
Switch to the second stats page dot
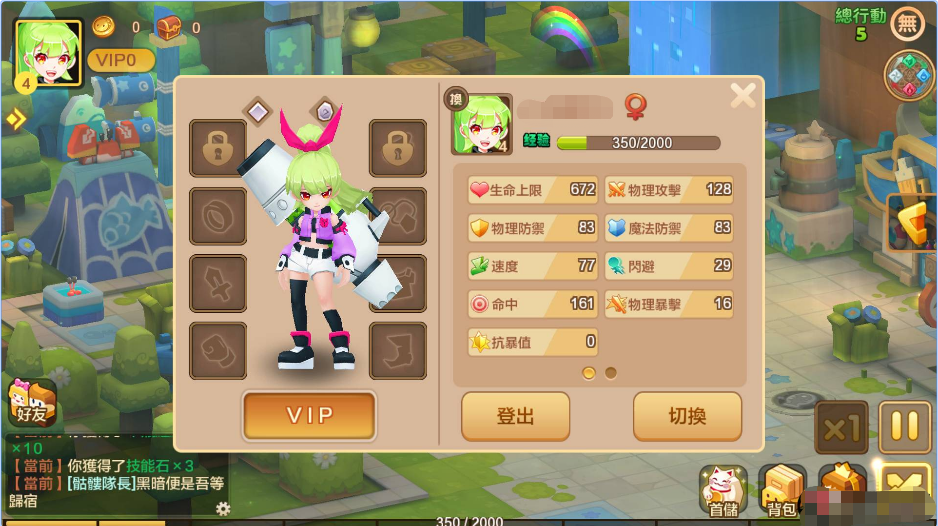pyautogui.click(x=611, y=373)
